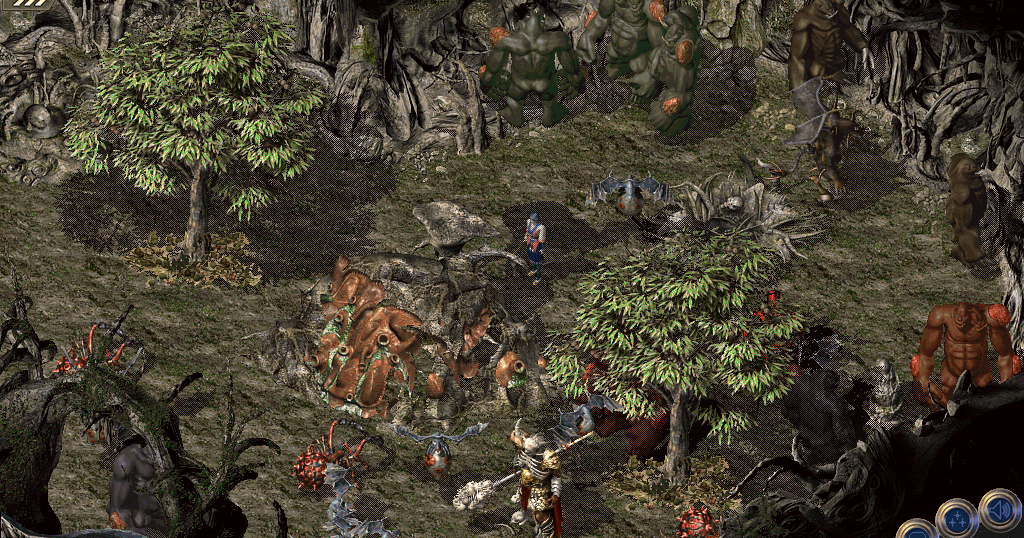
Task: Click the round three-sparkles button
Action: [x=956, y=519]
